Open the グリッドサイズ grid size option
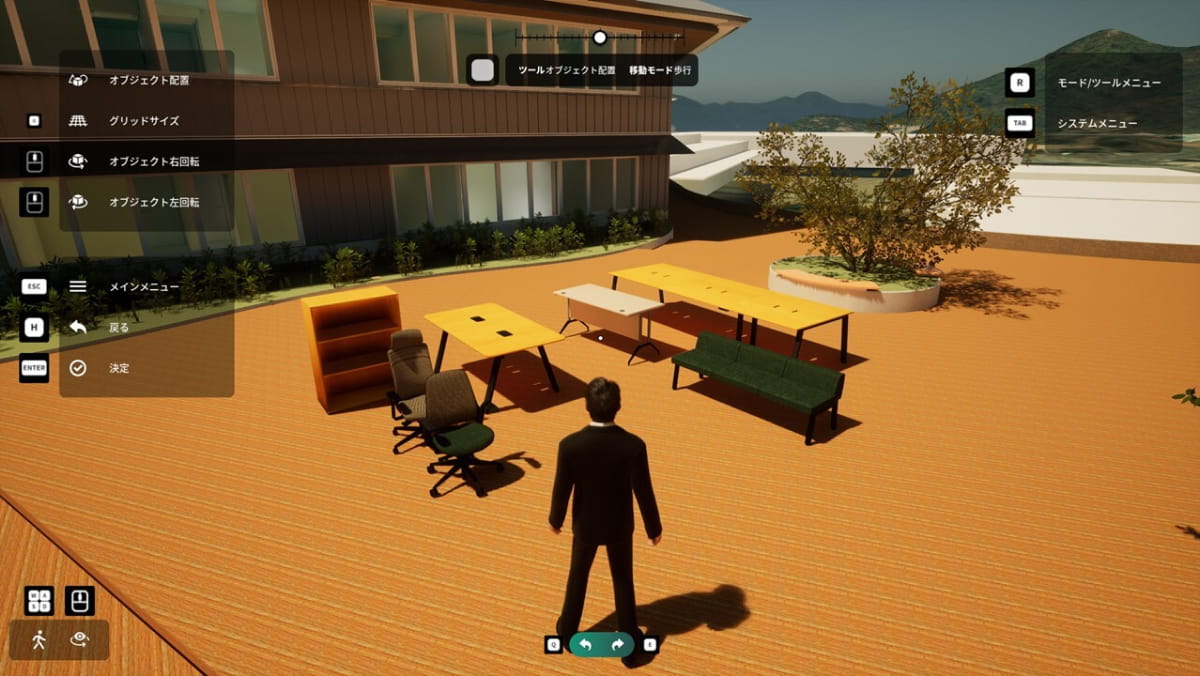 click(x=144, y=121)
